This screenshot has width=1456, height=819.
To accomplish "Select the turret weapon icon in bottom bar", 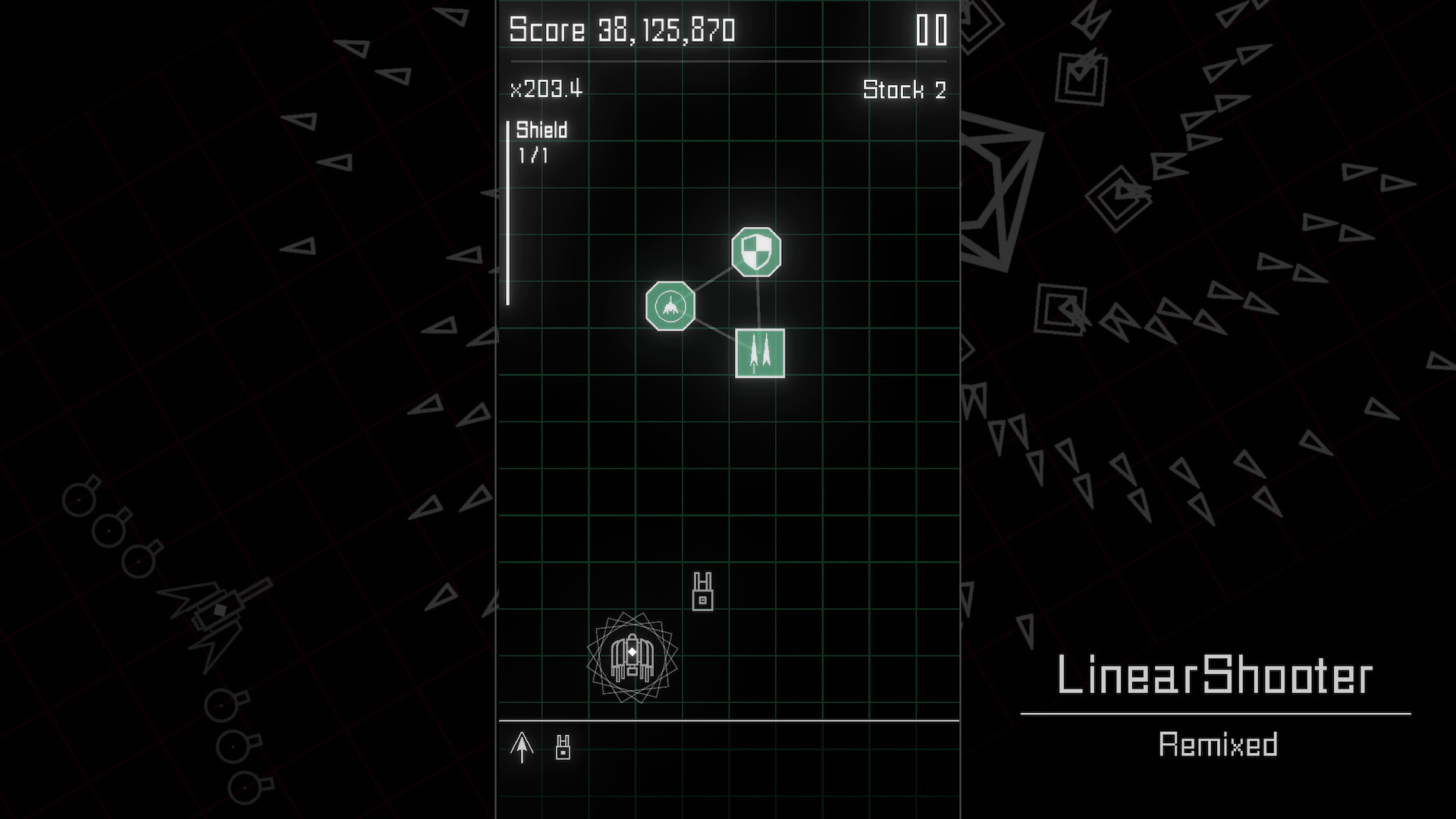I will [562, 747].
